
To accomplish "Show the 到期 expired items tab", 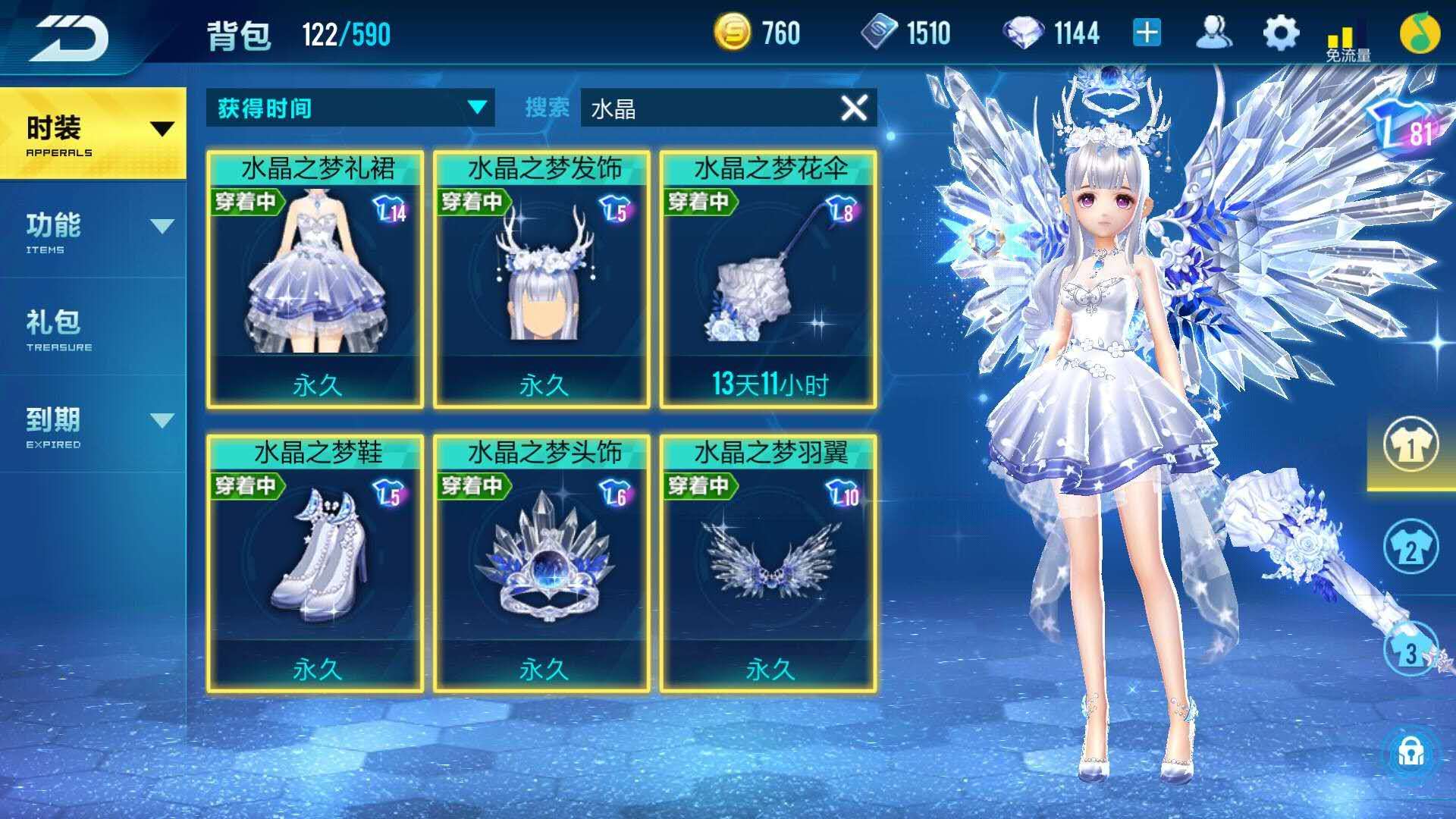I will [93, 425].
